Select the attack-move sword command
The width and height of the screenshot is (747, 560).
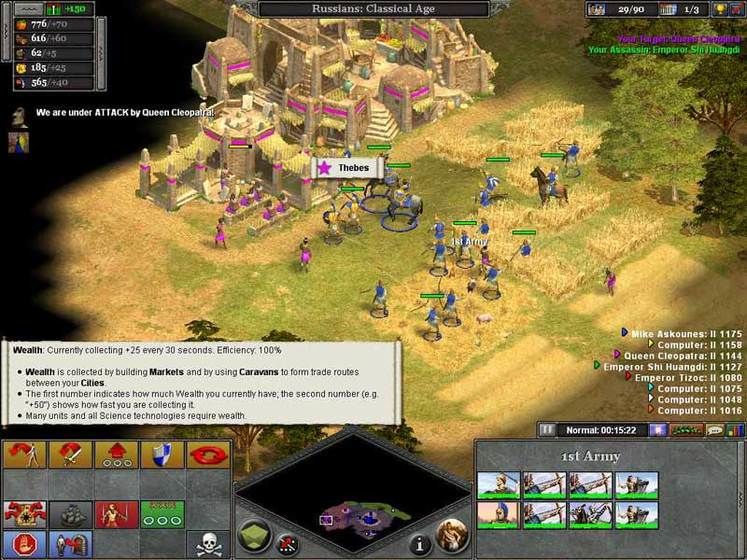69,457
